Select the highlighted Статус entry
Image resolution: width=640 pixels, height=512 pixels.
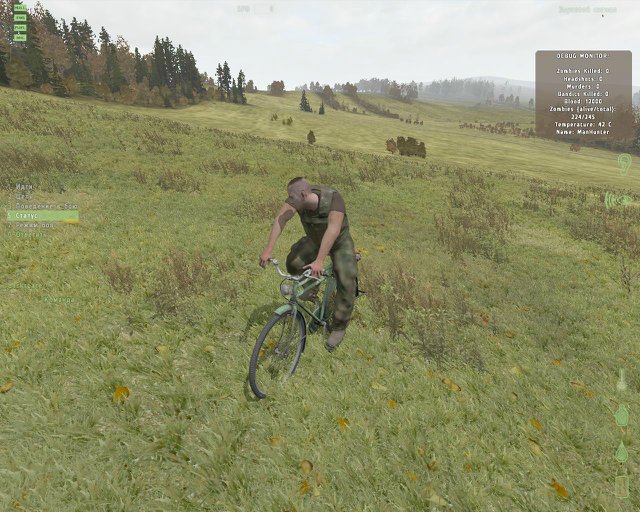(x=42, y=215)
